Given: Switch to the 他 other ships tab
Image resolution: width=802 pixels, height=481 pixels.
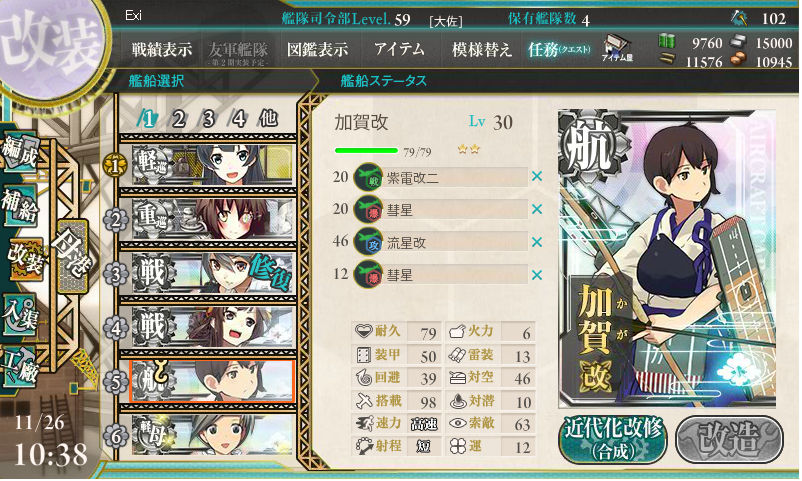Looking at the screenshot, I should pos(268,118).
